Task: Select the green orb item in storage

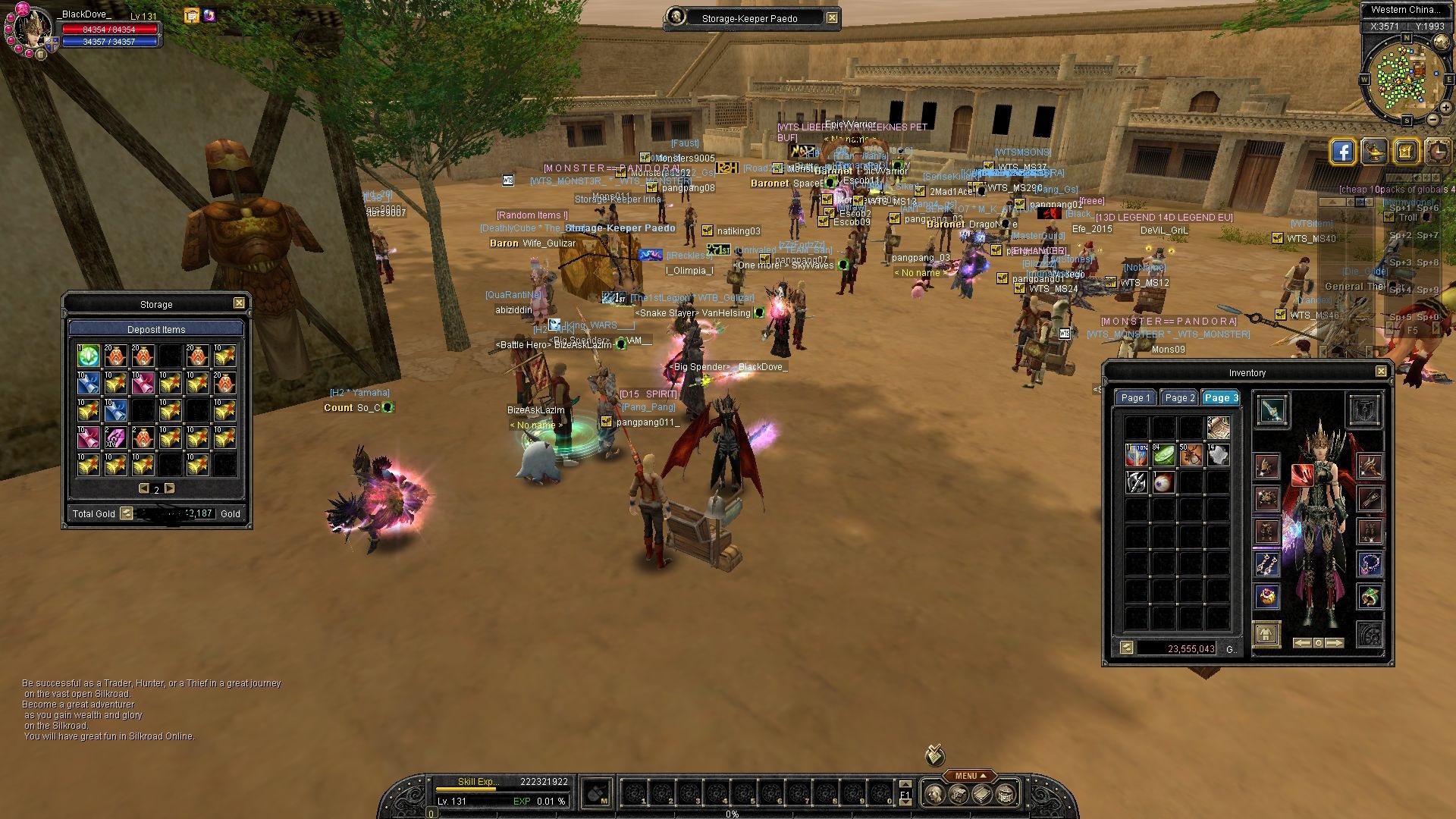Action: coord(89,356)
